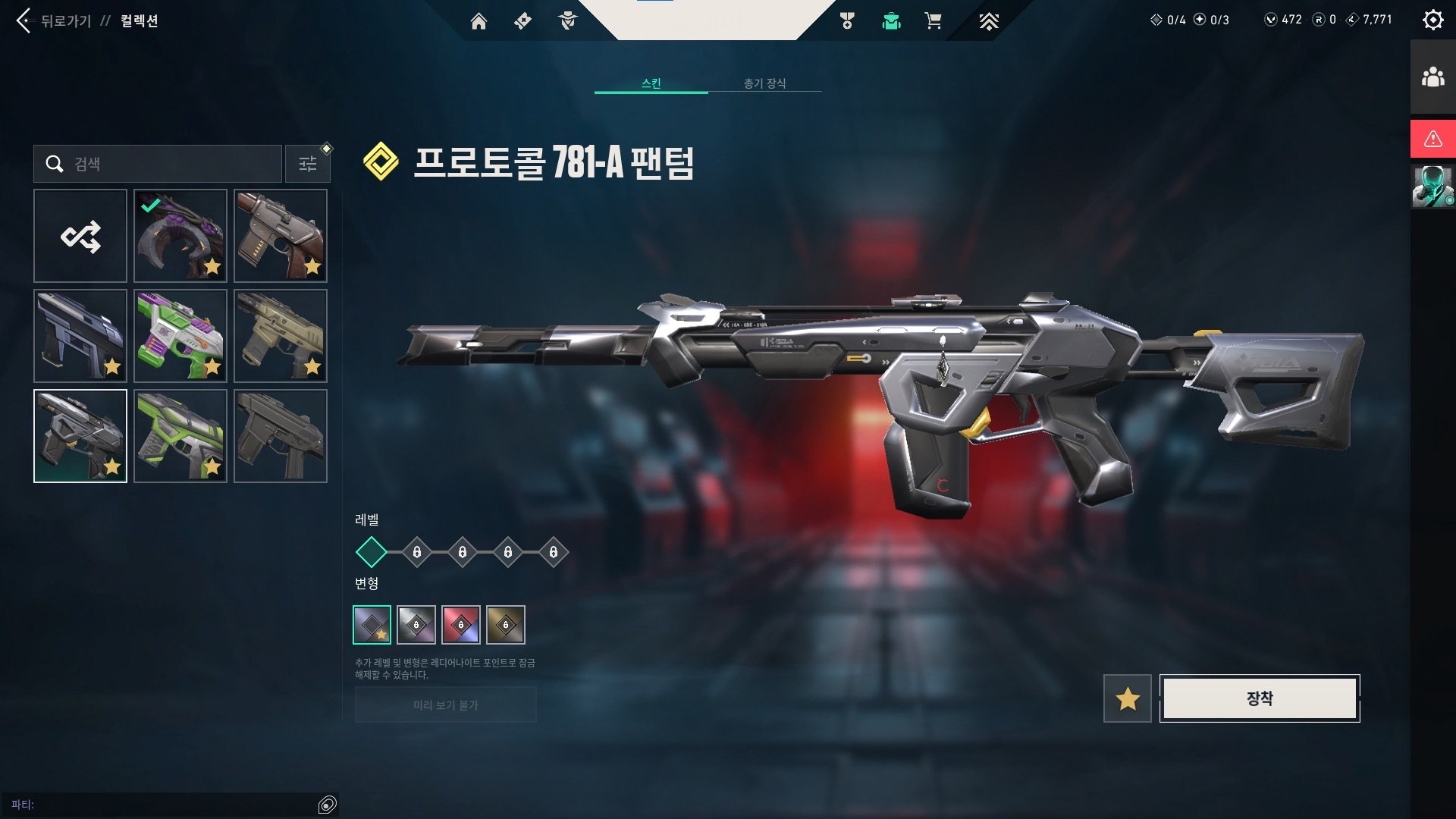Select the unlocked level one diamond

pyautogui.click(x=372, y=552)
